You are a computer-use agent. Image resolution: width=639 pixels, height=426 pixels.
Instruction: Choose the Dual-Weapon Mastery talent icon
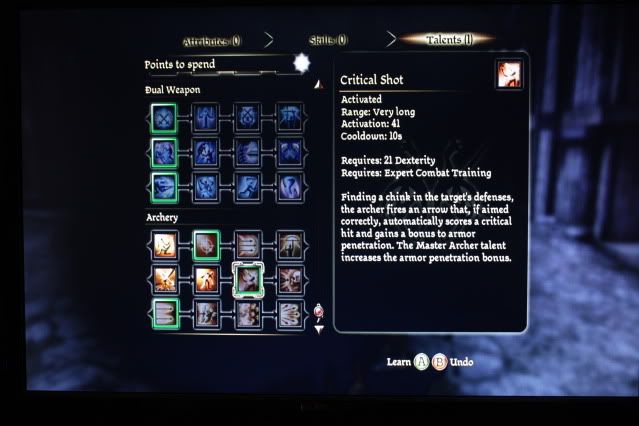click(x=289, y=115)
